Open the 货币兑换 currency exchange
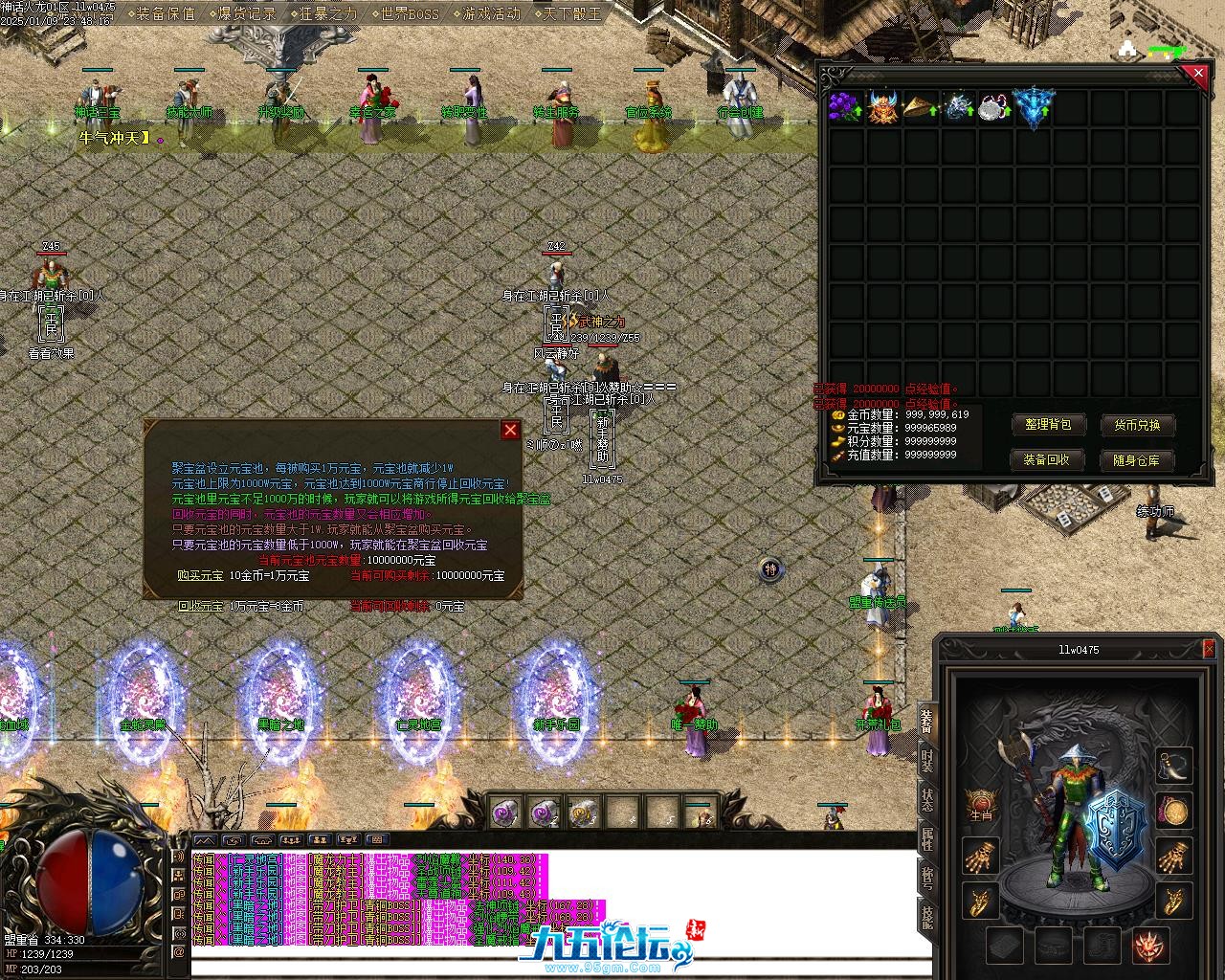Screen dimensions: 1225x980 1136,425
